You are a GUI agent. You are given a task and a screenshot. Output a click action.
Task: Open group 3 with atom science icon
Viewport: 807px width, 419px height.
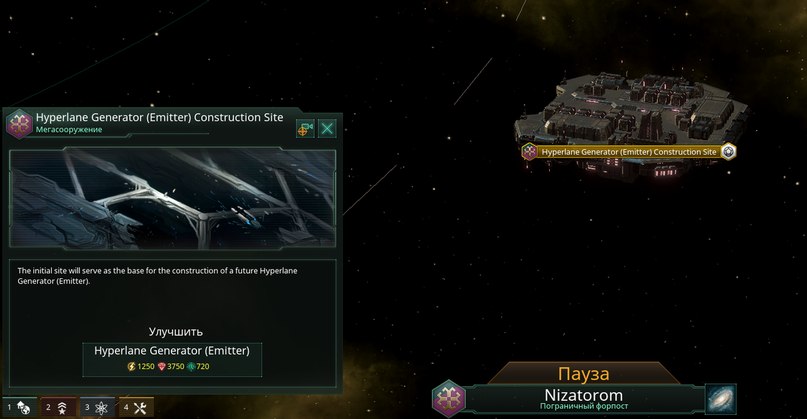[x=98, y=407]
